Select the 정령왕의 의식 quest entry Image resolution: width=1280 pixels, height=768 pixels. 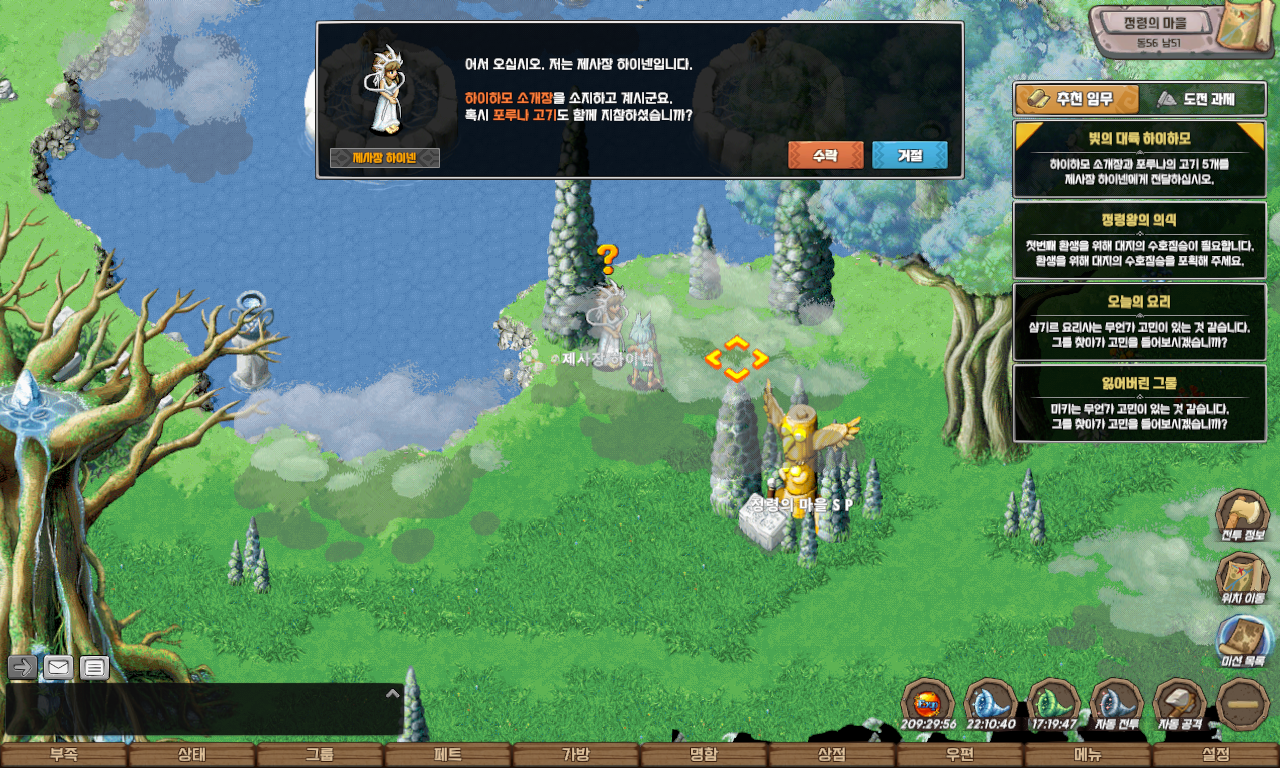(x=1139, y=241)
